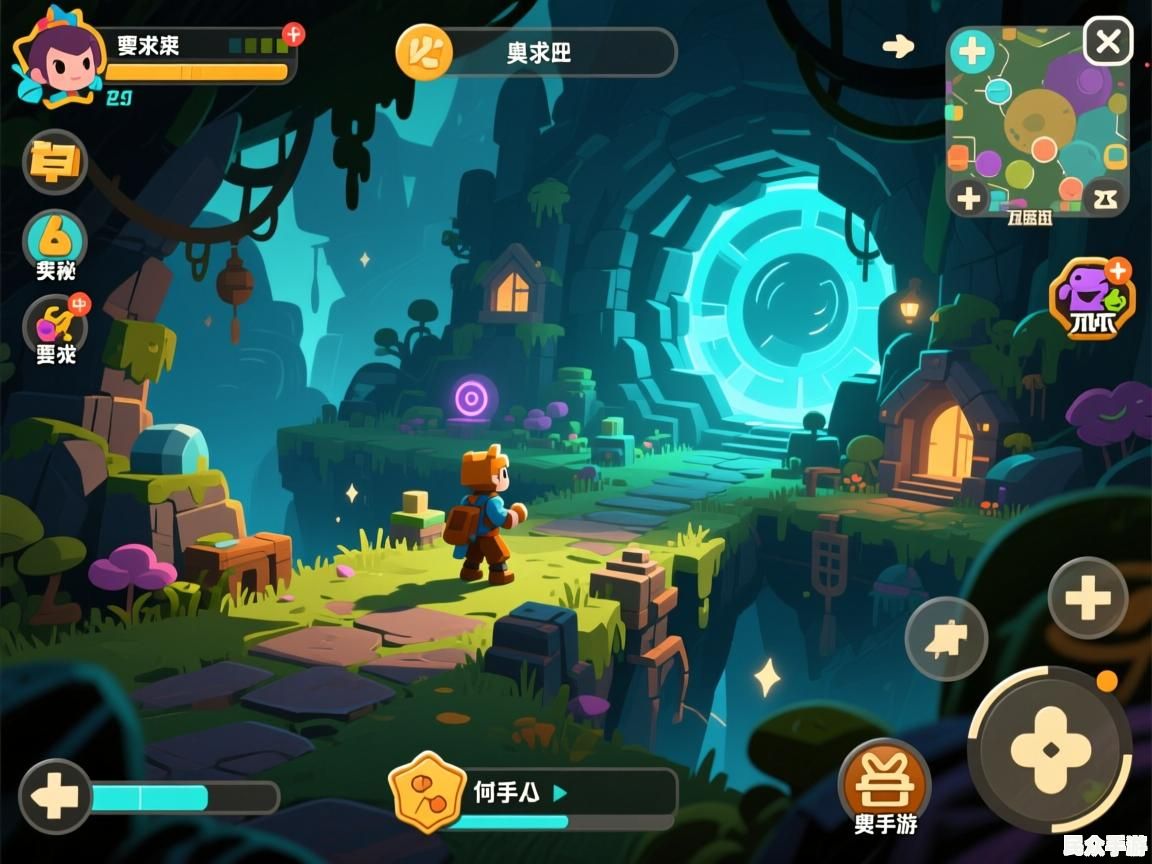1152x864 pixels.
Task: Open the orange gift icon labeled 奥手游
Action: point(884,780)
